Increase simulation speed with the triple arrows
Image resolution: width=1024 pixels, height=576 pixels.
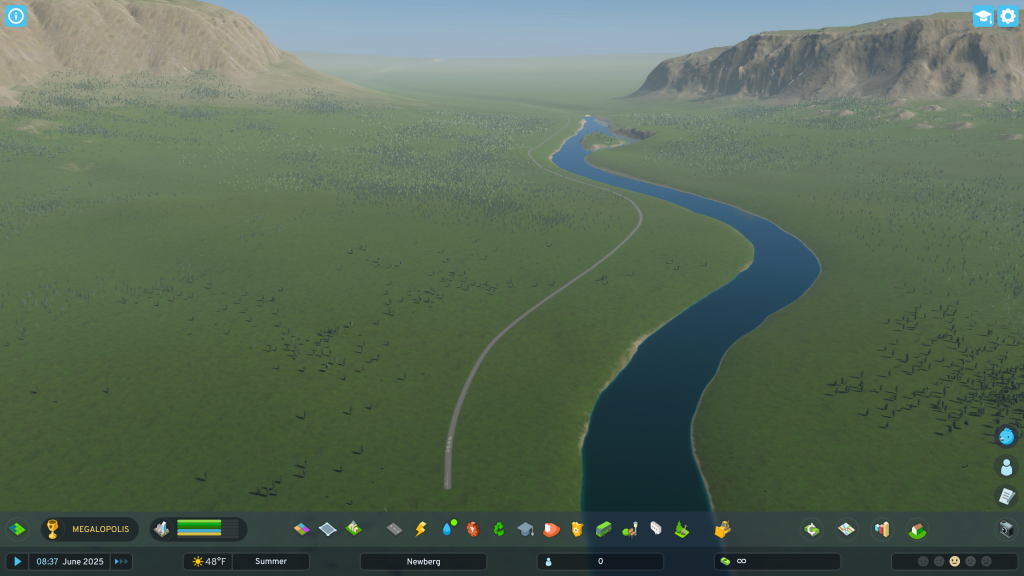click(121, 562)
